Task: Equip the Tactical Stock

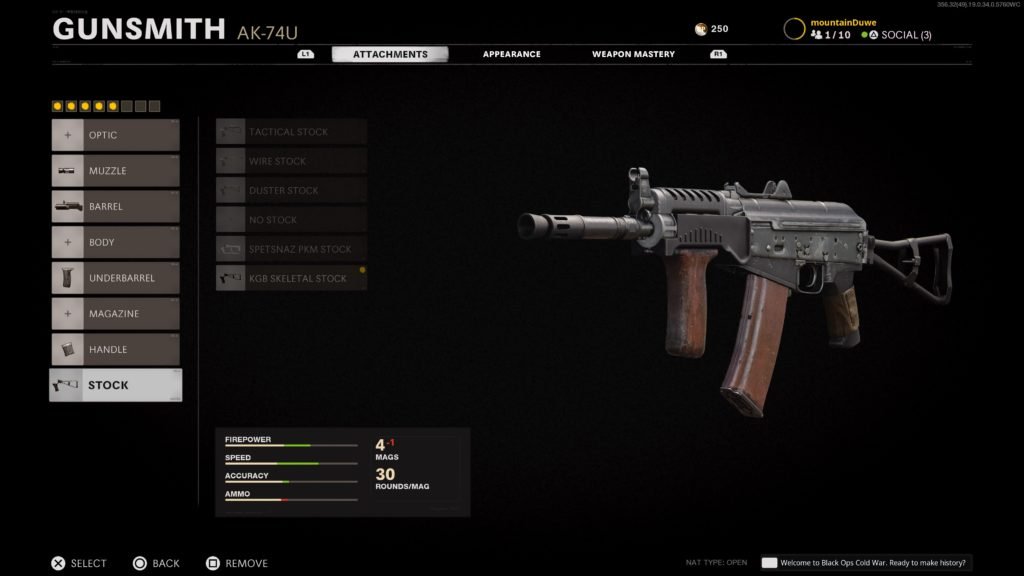Action: pyautogui.click(x=291, y=132)
